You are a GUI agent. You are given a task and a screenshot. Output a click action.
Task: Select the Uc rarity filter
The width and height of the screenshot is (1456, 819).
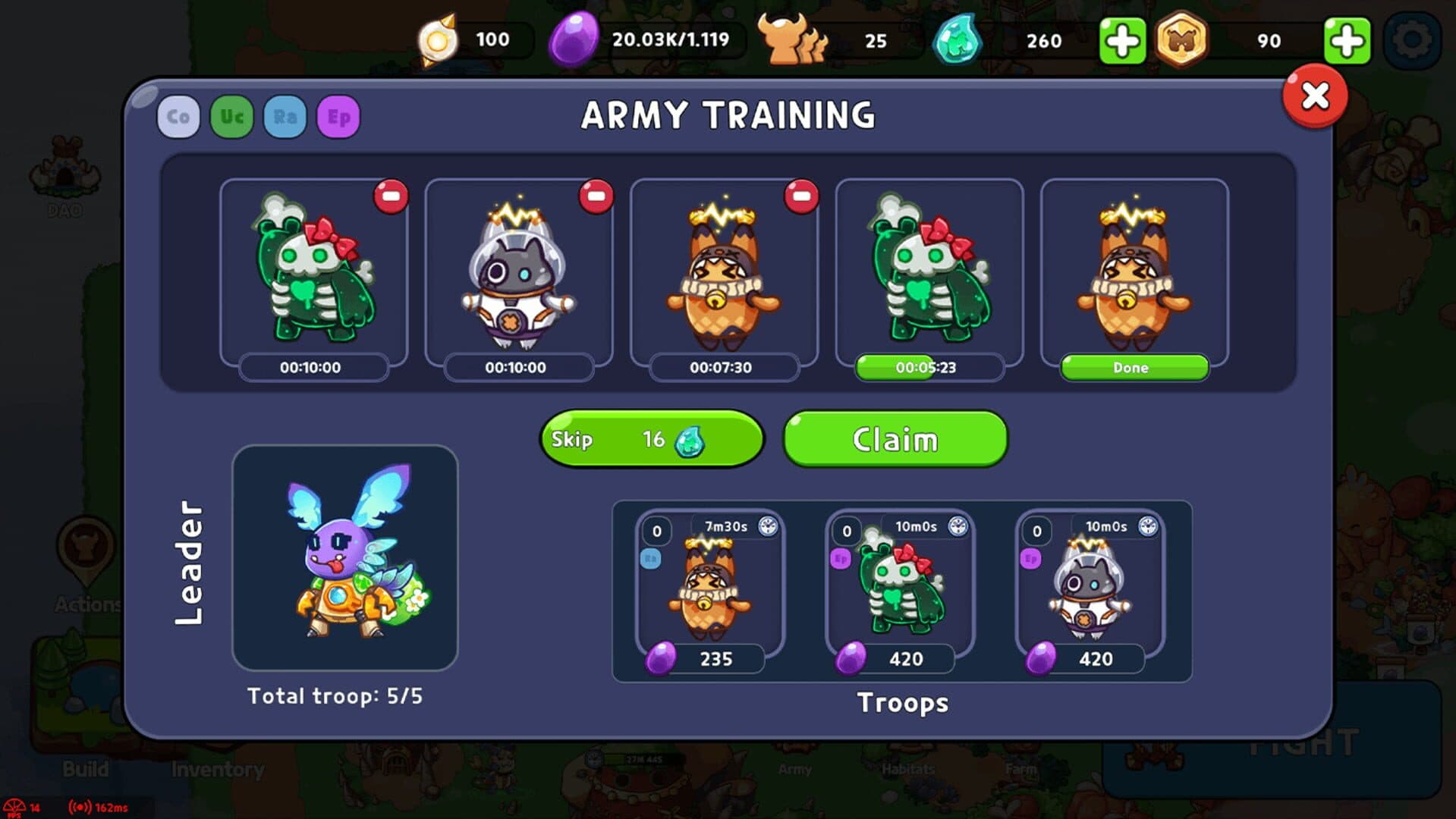coord(231,117)
